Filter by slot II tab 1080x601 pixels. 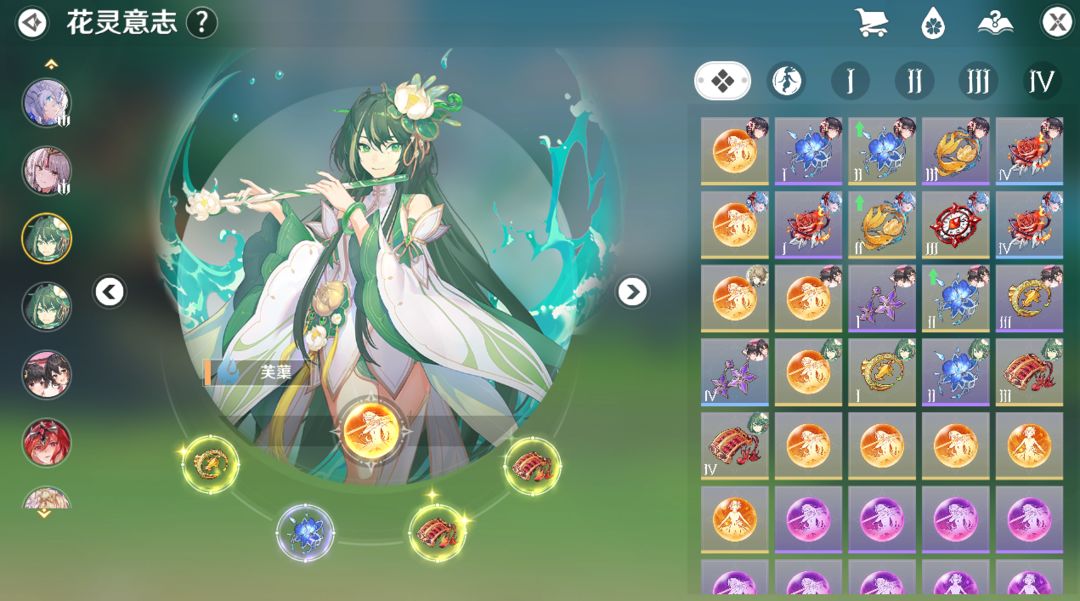(914, 80)
